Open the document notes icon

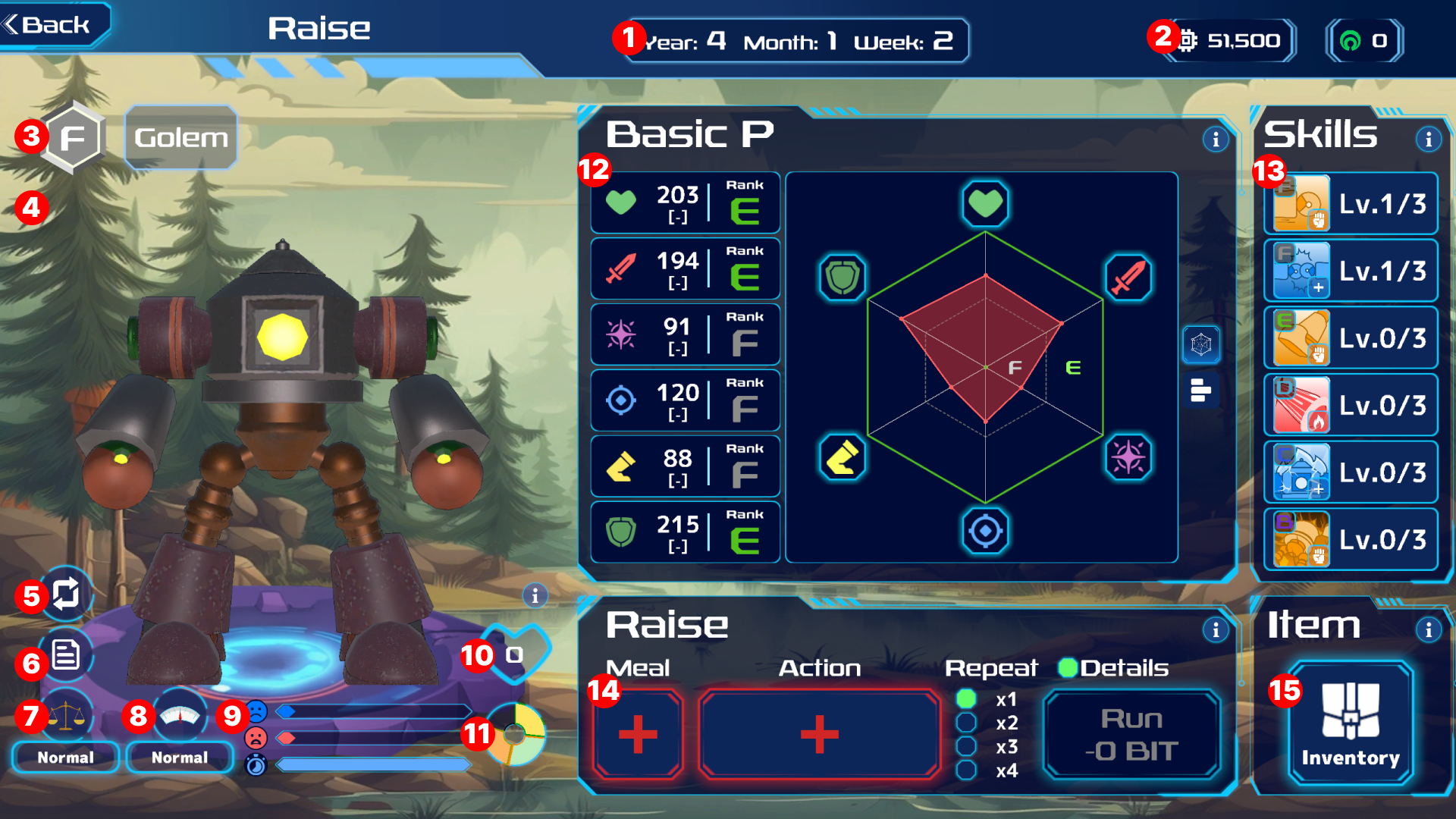pyautogui.click(x=66, y=654)
